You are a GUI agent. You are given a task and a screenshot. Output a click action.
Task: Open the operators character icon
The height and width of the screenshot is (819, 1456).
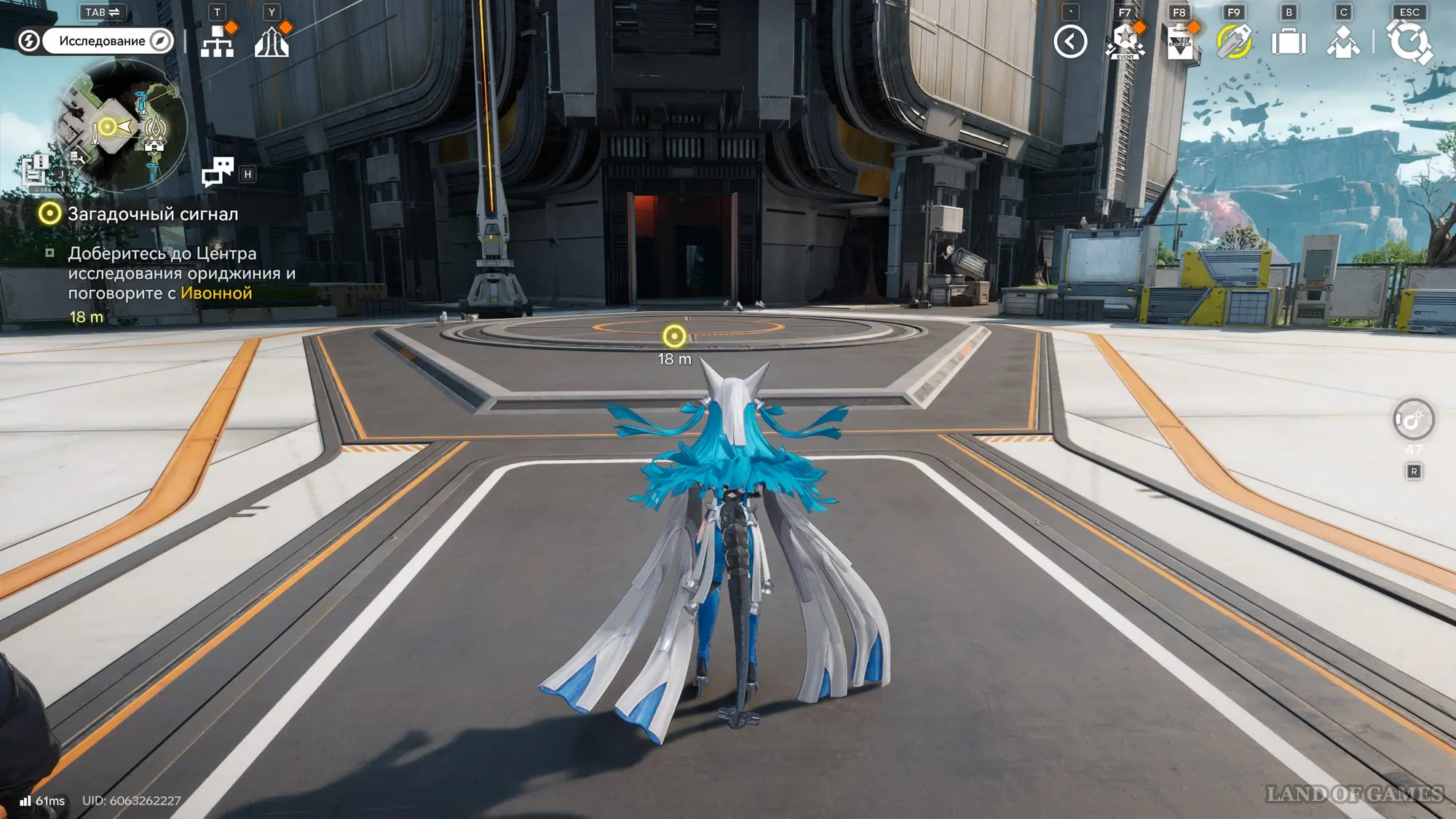[x=1343, y=41]
